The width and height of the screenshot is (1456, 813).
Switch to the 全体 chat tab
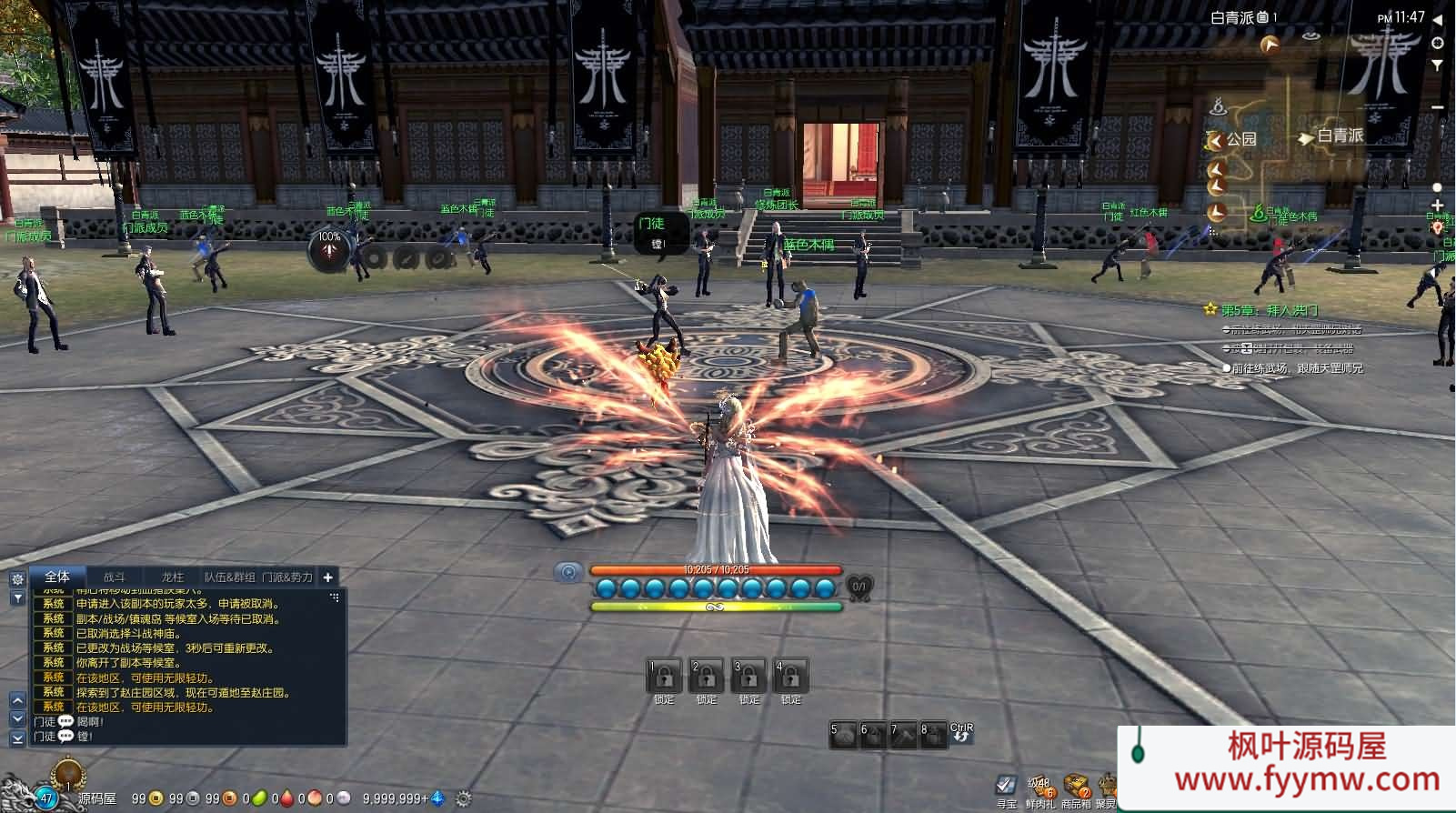click(56, 577)
